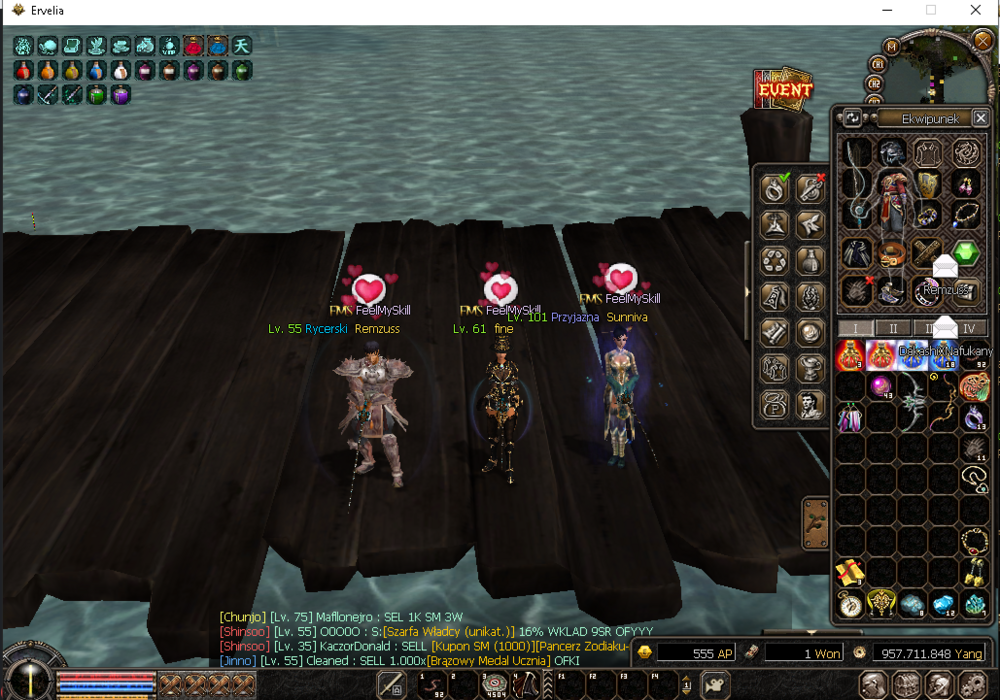
Task: Click the ring icon with green checkmark
Action: coord(775,188)
